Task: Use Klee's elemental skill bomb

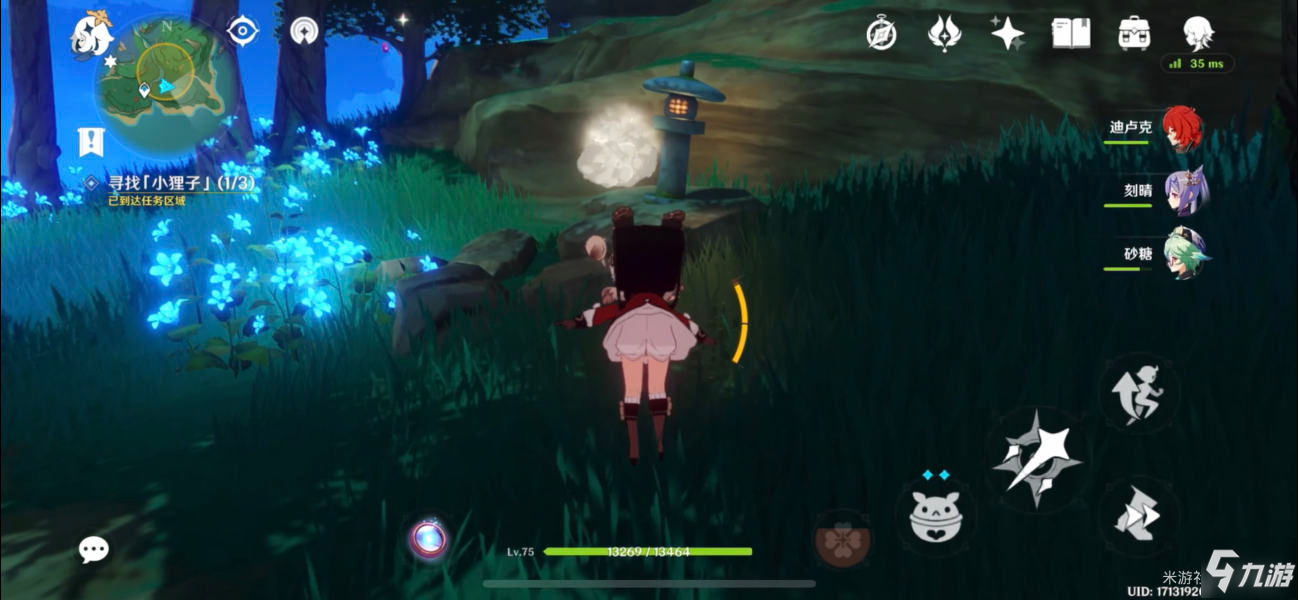Action: click(x=934, y=514)
